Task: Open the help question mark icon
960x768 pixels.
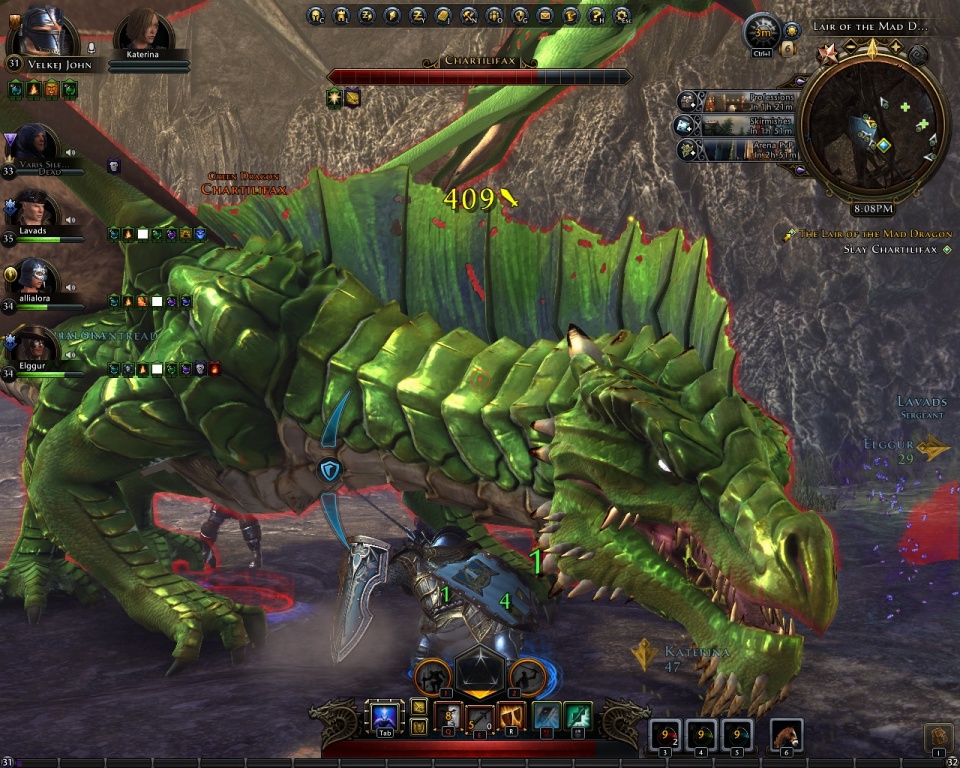Action: pos(597,15)
